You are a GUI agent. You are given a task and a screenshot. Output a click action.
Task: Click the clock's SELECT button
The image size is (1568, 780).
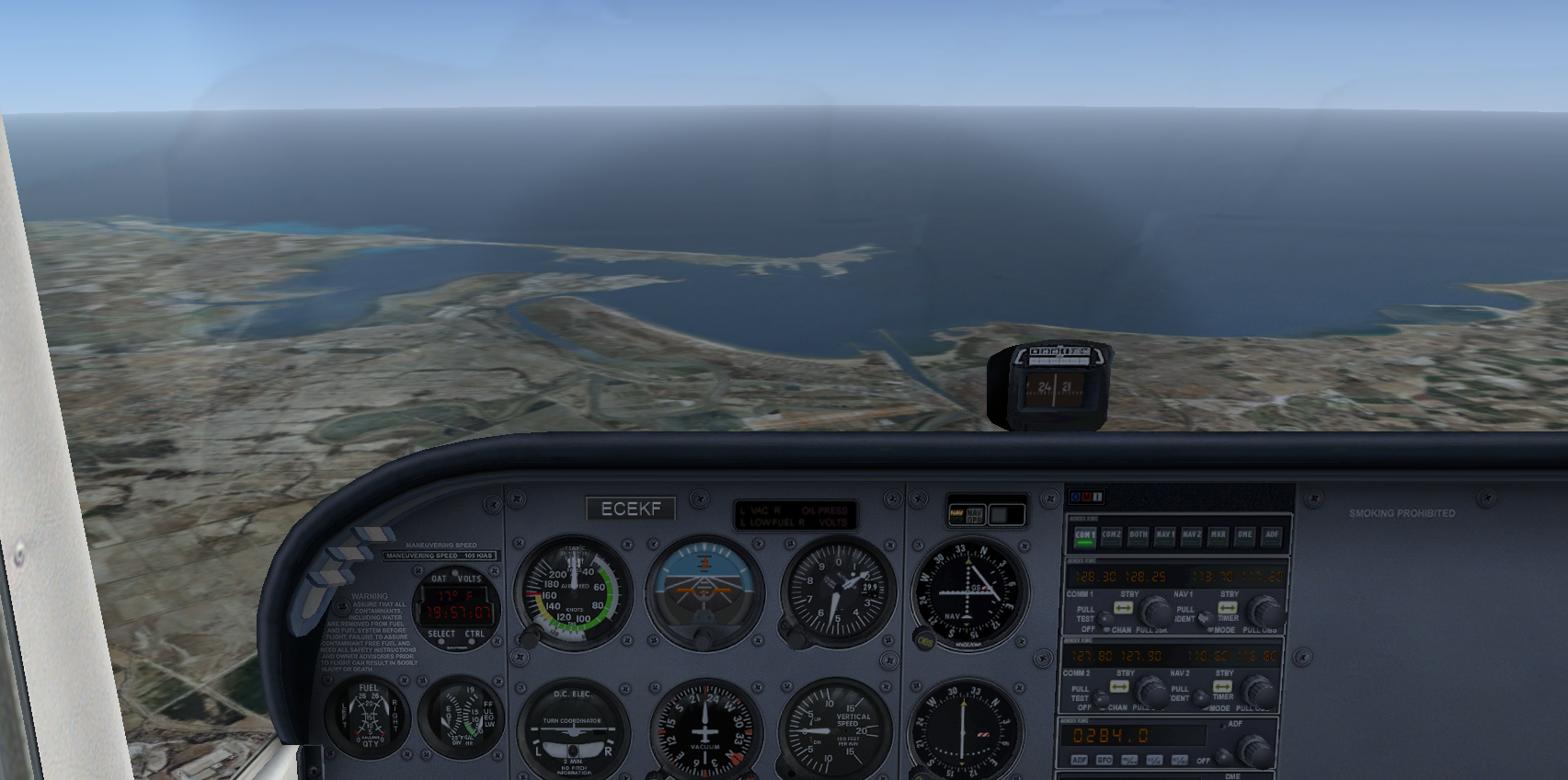[x=441, y=635]
